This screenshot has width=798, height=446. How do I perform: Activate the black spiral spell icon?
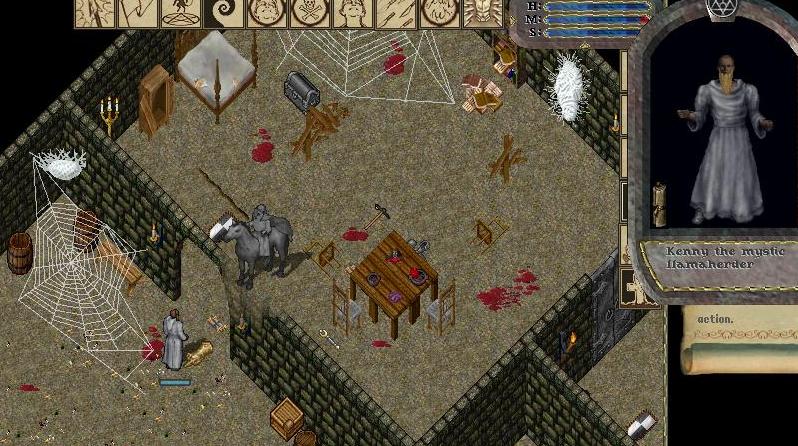point(225,13)
